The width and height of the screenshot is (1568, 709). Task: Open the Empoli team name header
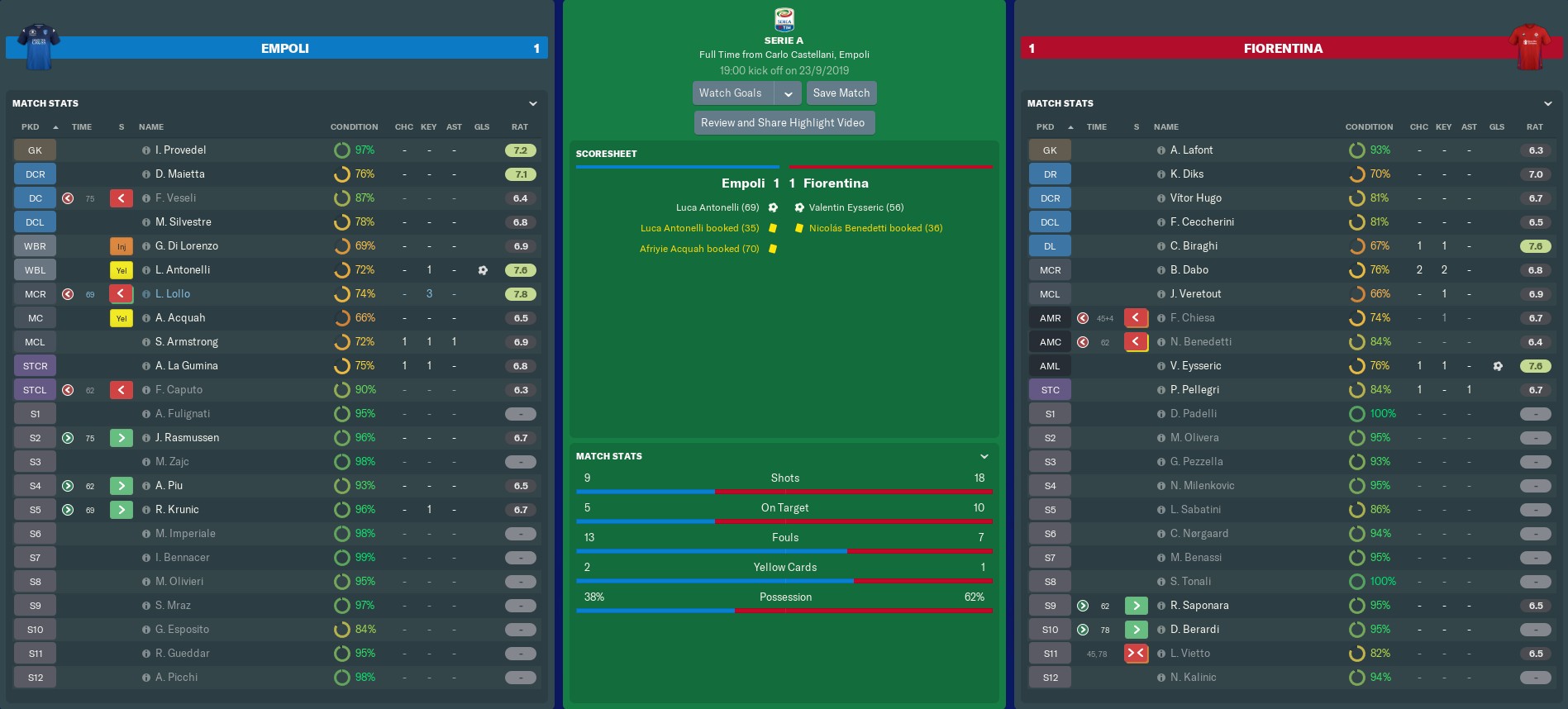(285, 49)
